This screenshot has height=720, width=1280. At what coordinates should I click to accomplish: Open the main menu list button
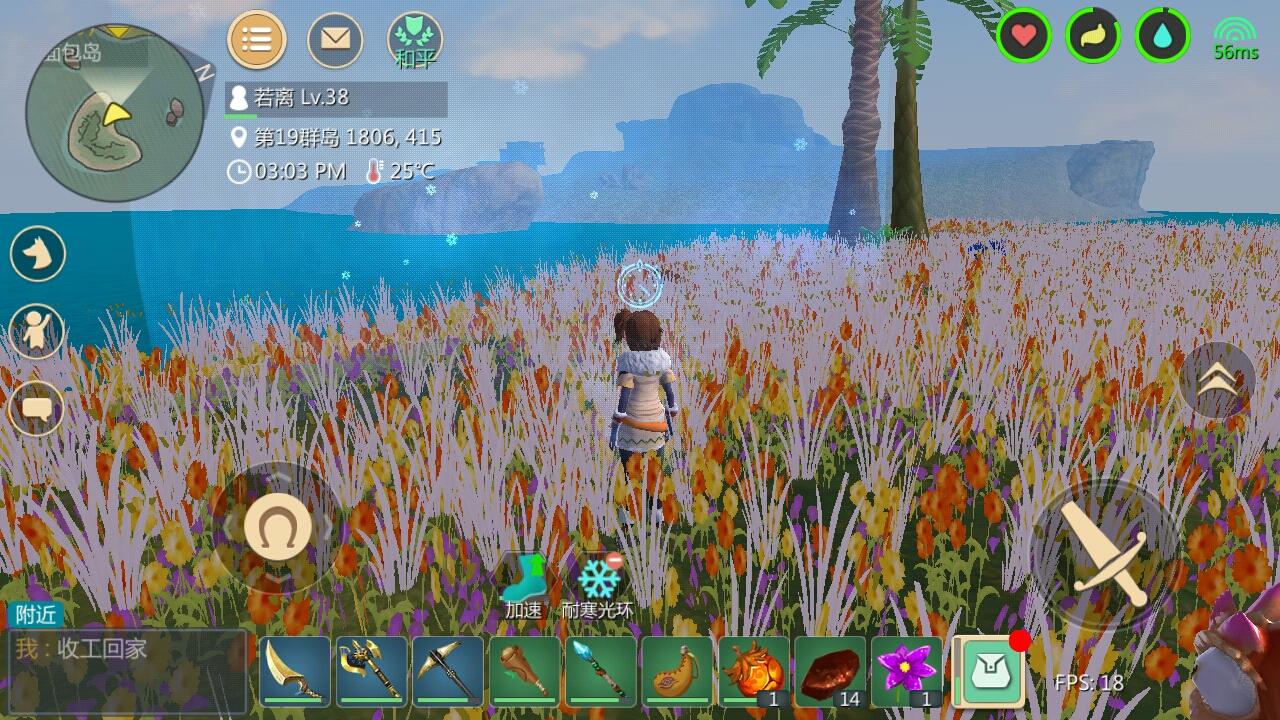coord(257,40)
